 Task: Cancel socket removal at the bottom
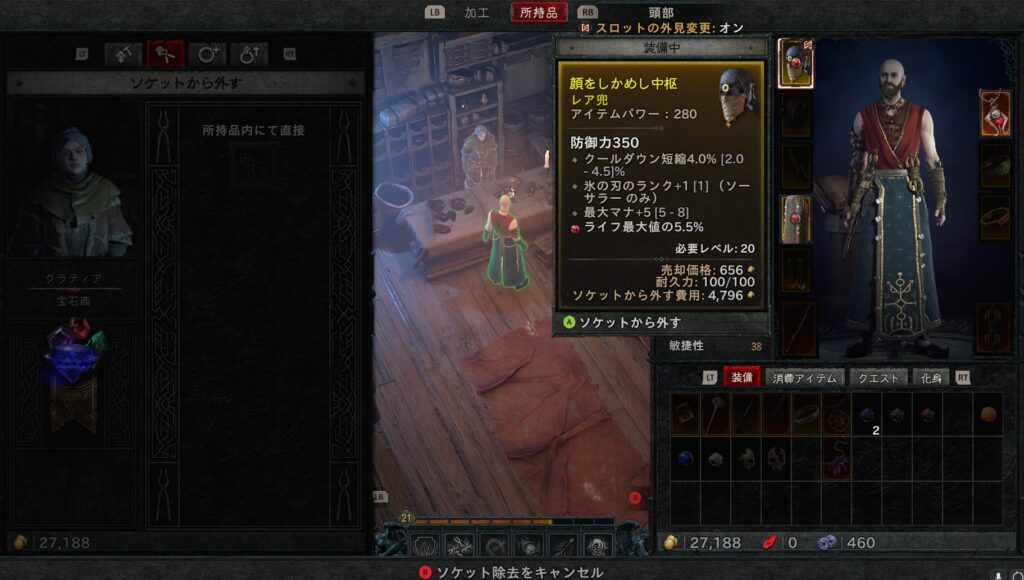tap(512, 572)
